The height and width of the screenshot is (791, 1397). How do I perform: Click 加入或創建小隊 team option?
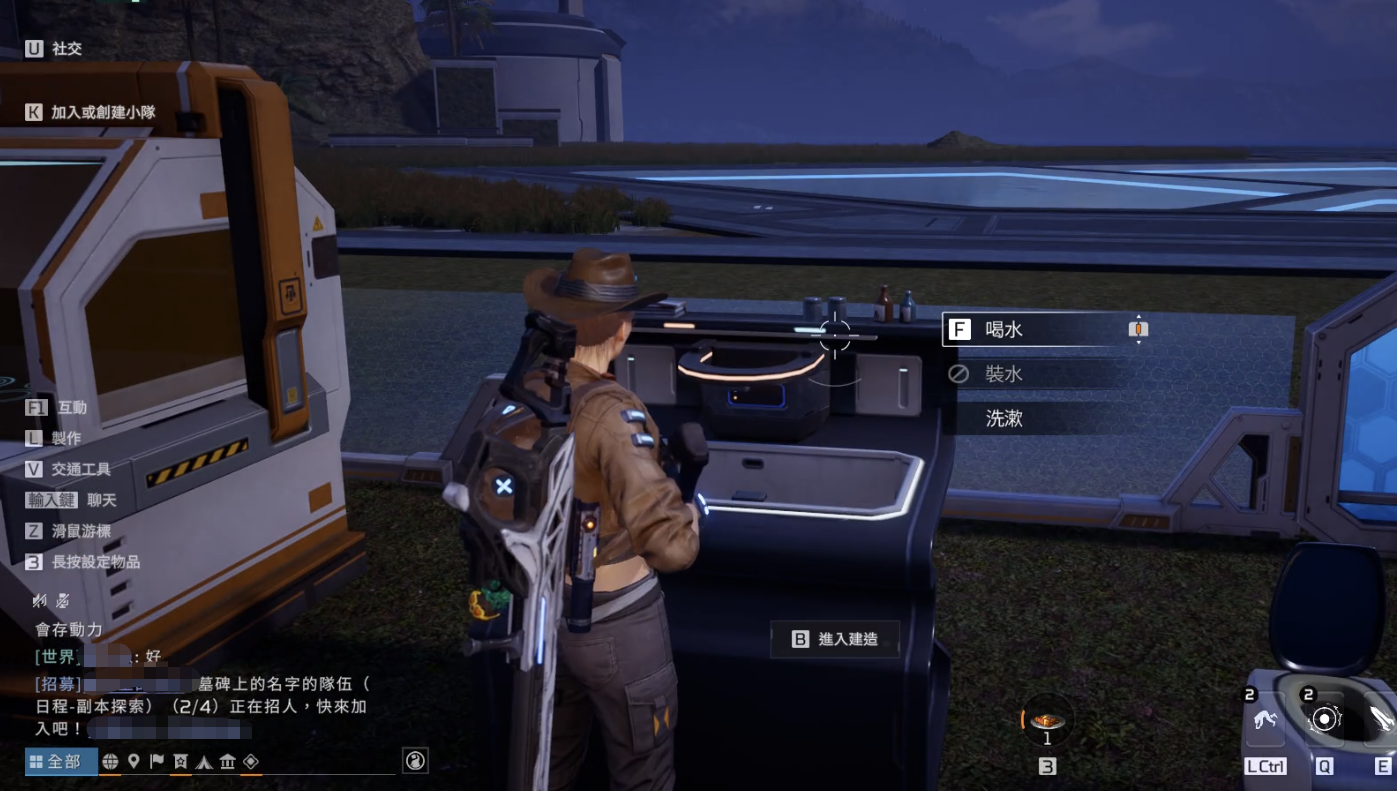[x=103, y=113]
